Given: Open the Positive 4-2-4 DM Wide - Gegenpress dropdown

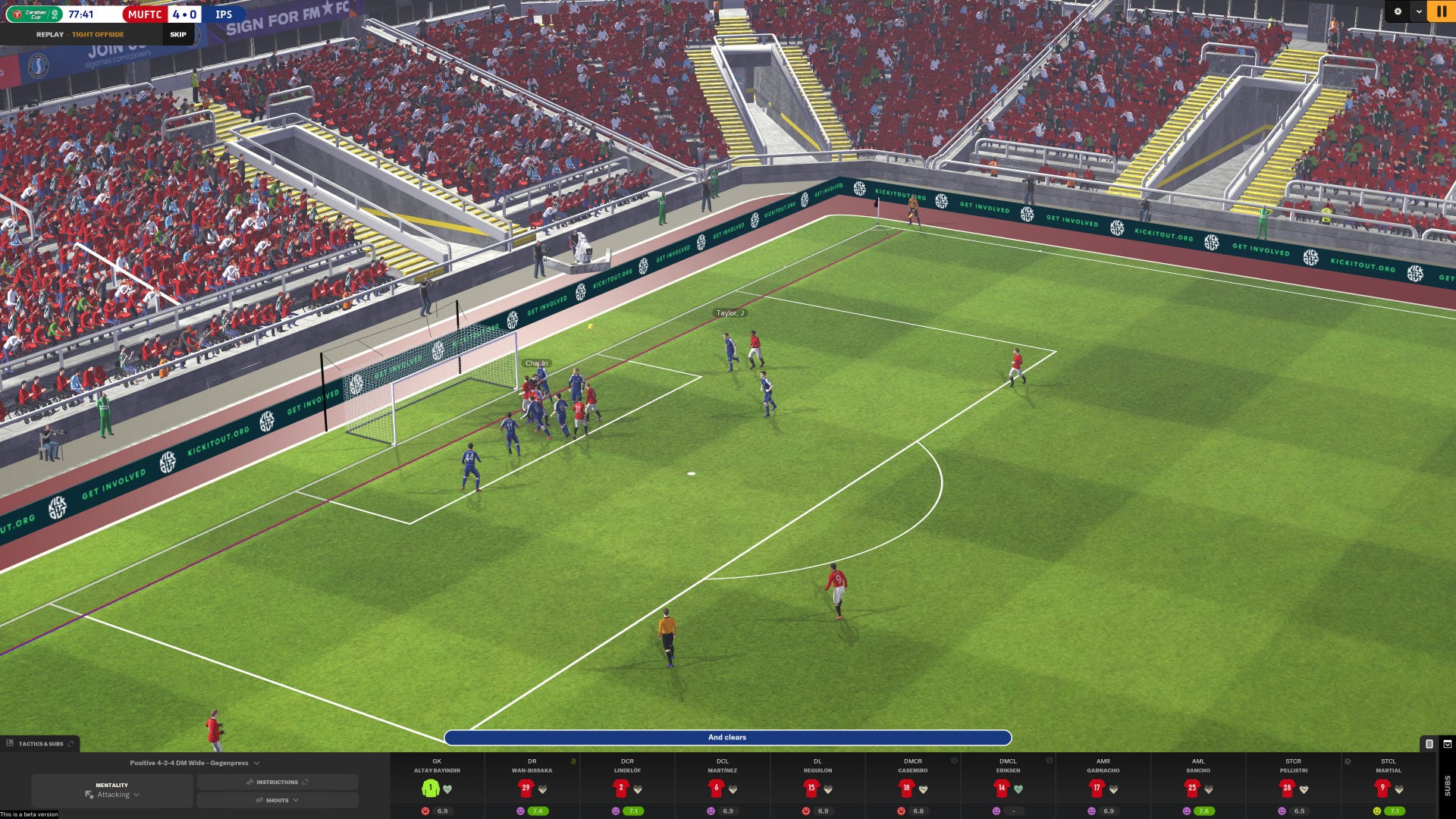Looking at the screenshot, I should pos(256,763).
